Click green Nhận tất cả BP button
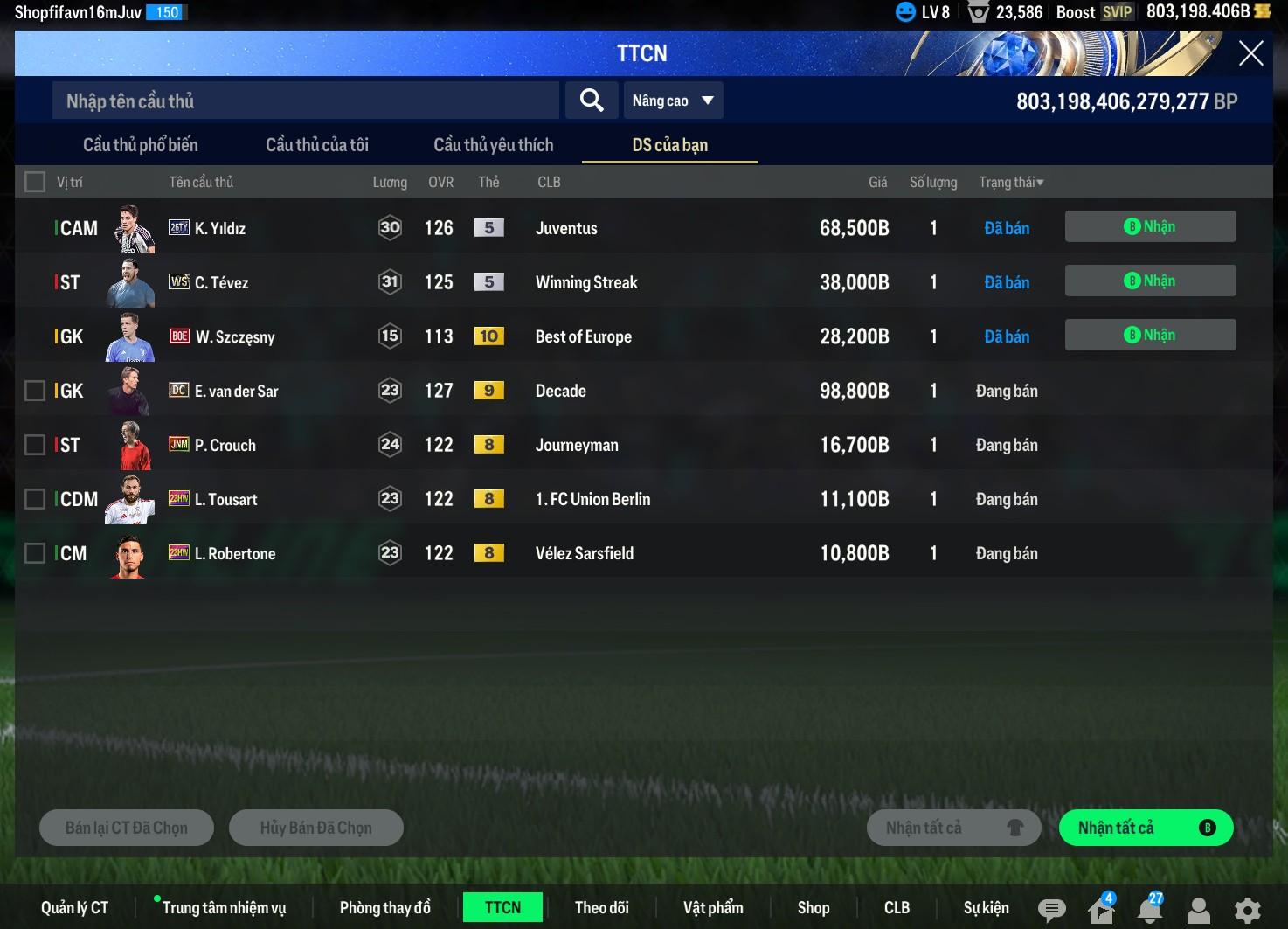1288x929 pixels. [1146, 828]
